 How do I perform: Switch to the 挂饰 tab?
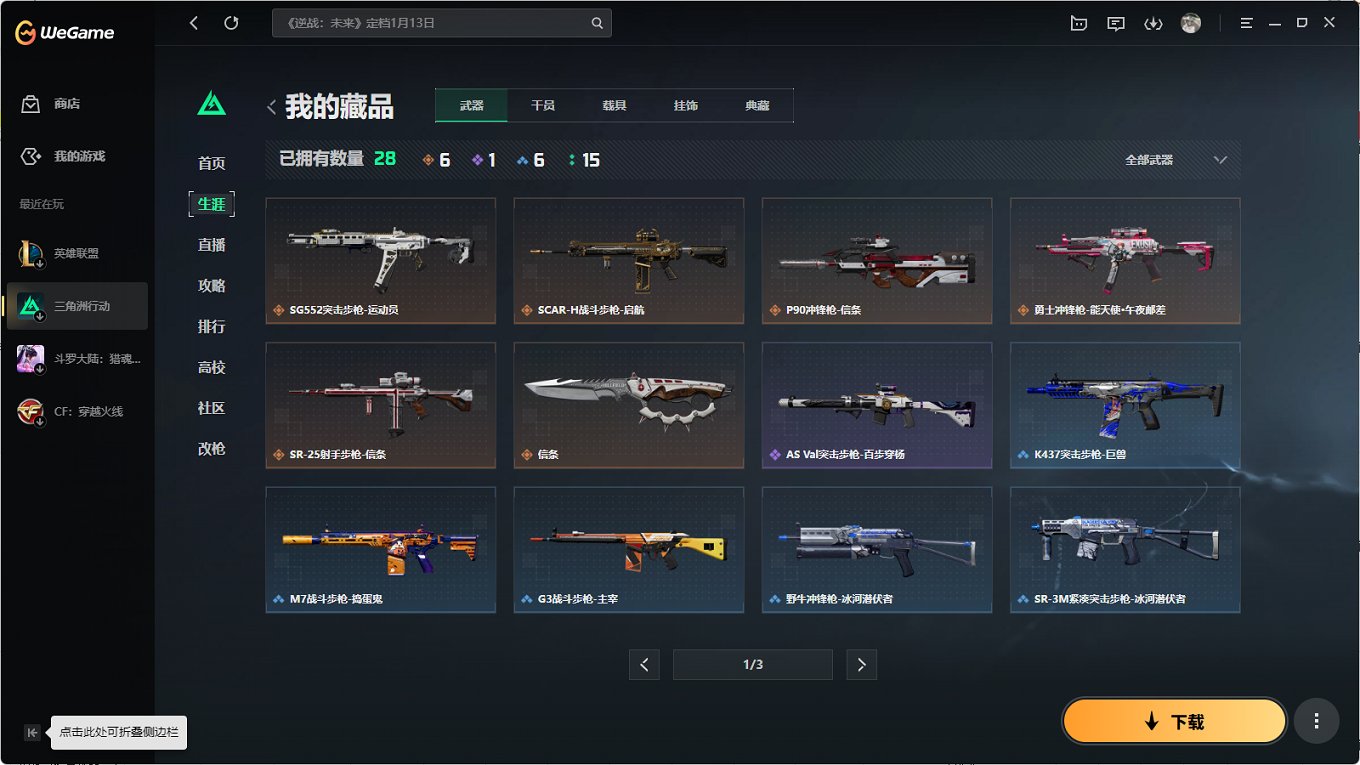point(686,104)
